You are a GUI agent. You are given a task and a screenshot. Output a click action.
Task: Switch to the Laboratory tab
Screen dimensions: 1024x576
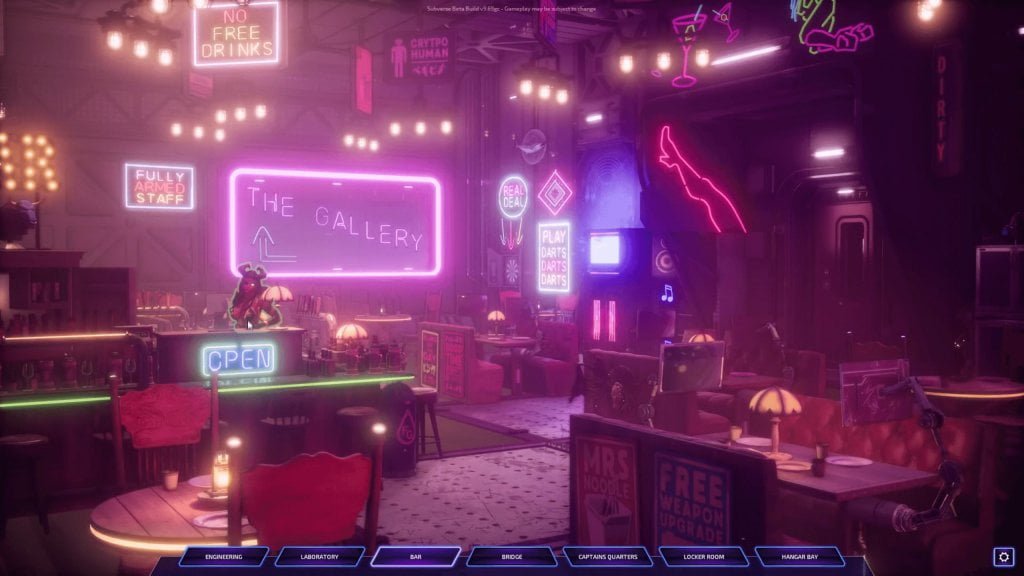320,557
